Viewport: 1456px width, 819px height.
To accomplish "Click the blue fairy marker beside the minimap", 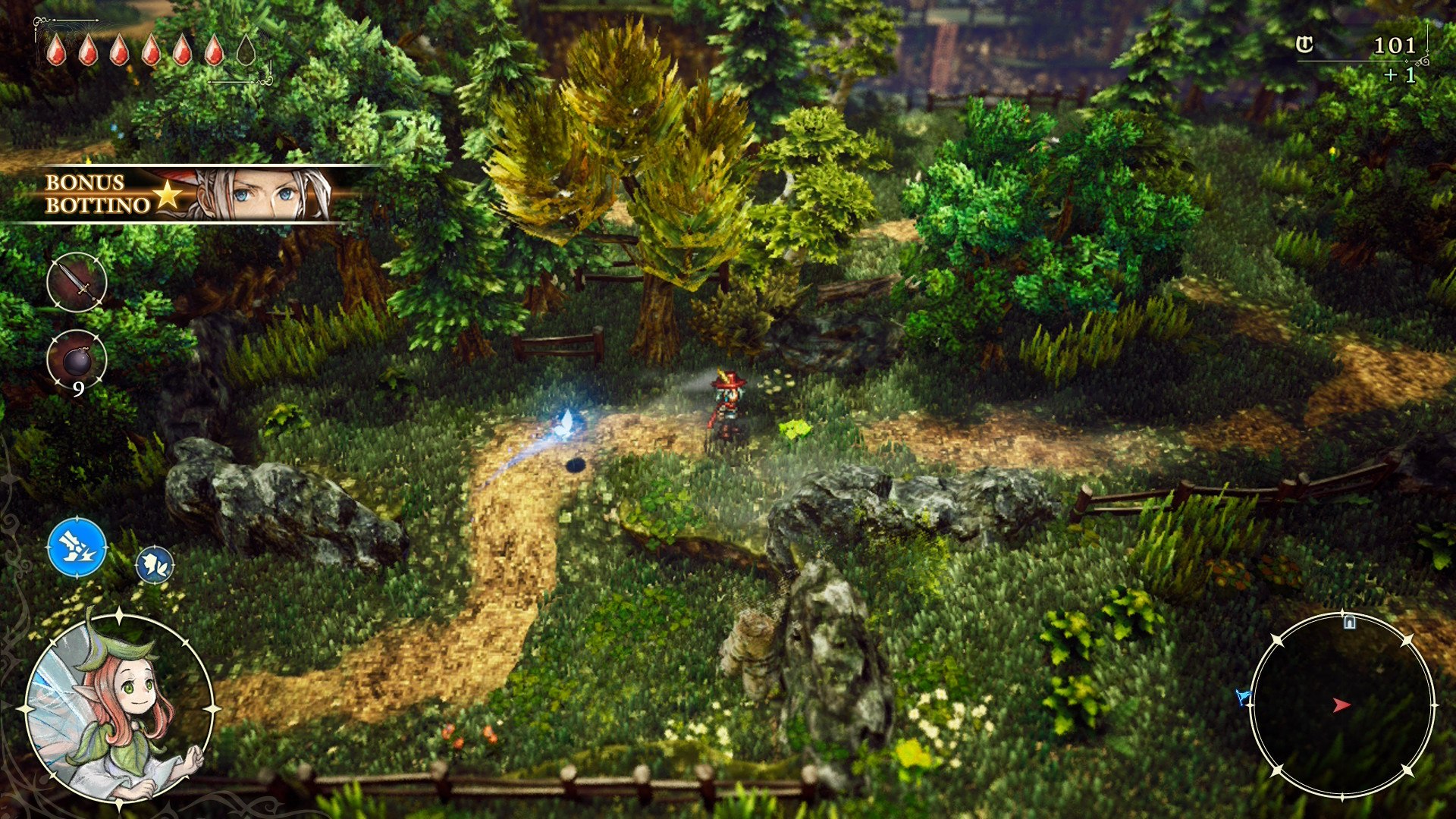I will 1242,696.
